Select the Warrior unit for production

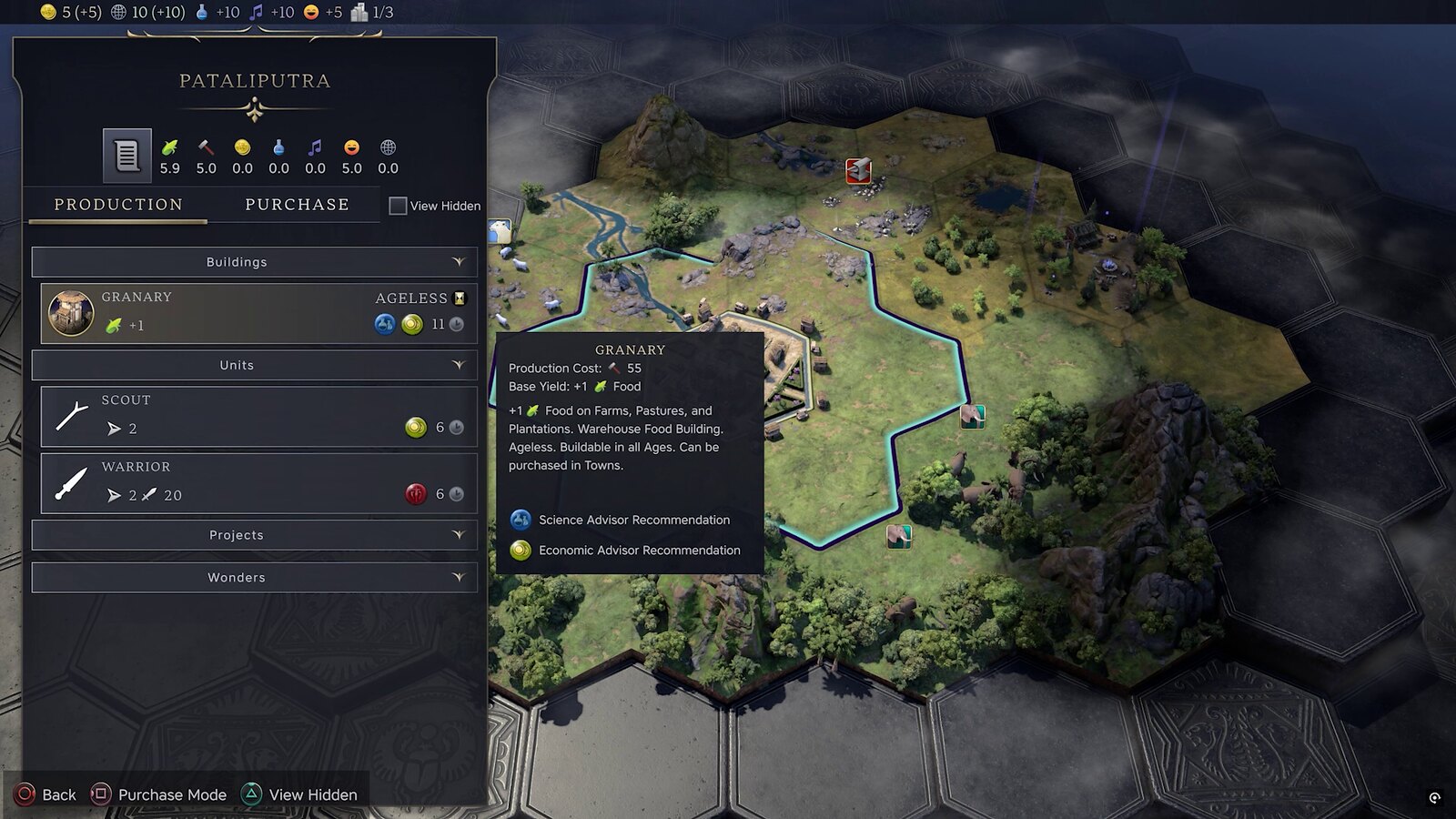(x=258, y=483)
